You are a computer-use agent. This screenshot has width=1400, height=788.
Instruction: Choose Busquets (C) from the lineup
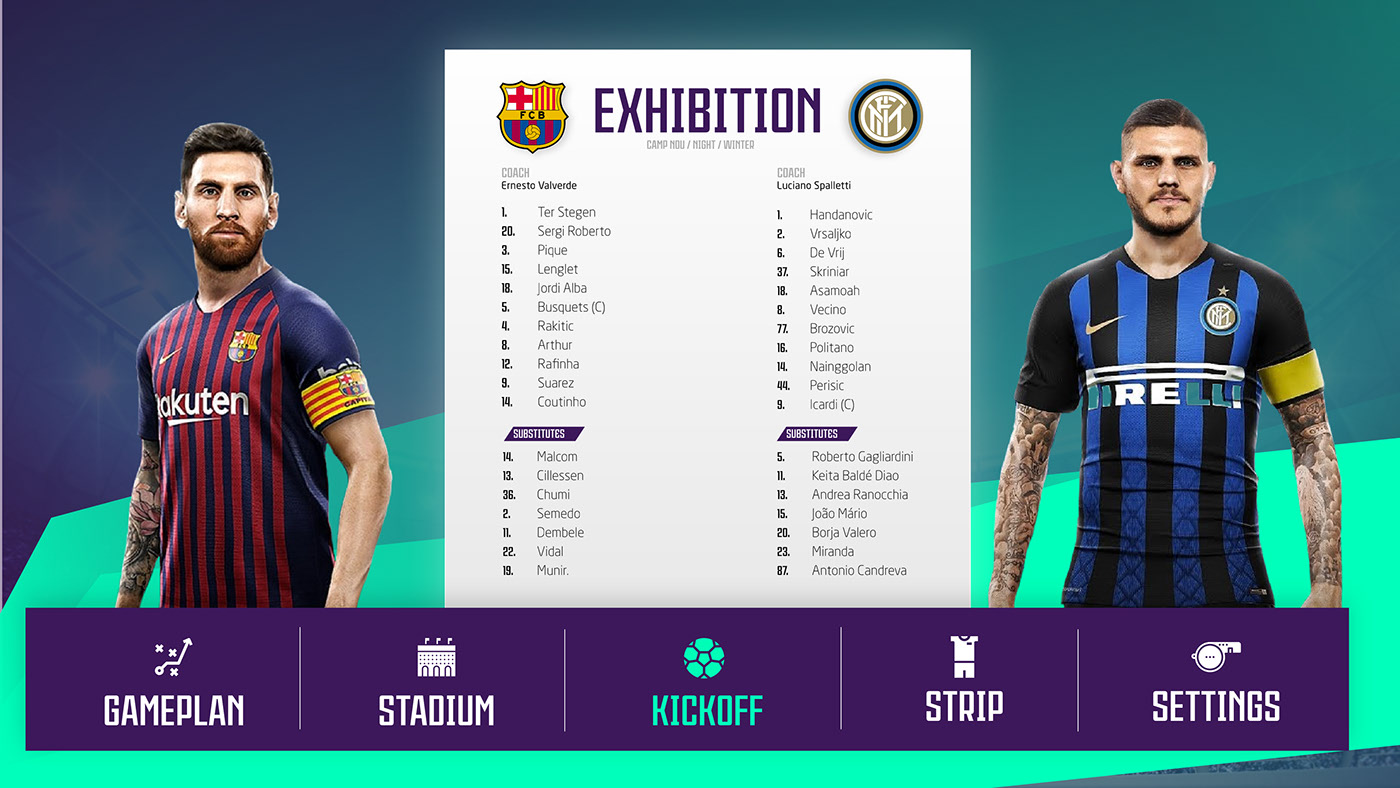[571, 307]
